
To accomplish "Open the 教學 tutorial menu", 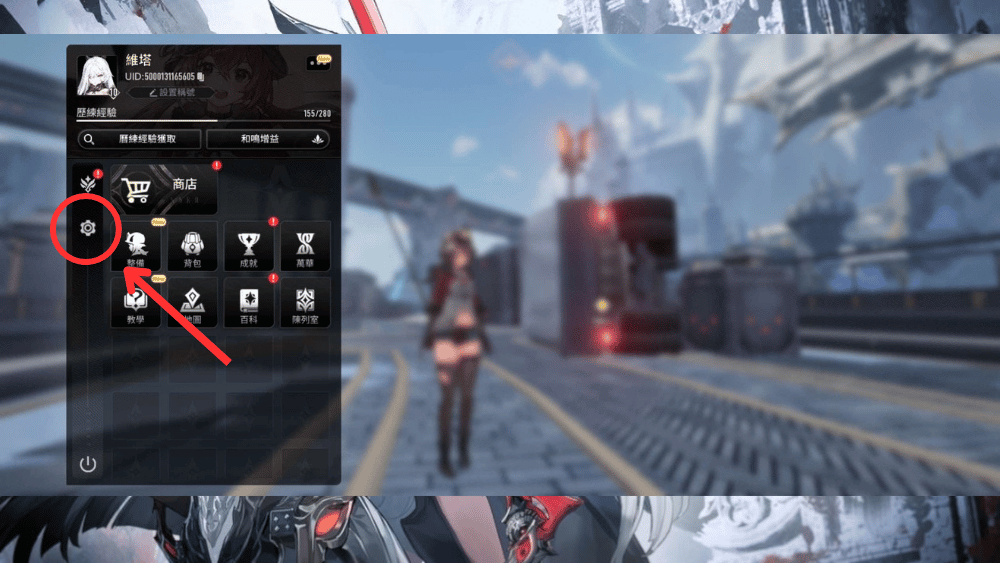I will click(x=136, y=303).
